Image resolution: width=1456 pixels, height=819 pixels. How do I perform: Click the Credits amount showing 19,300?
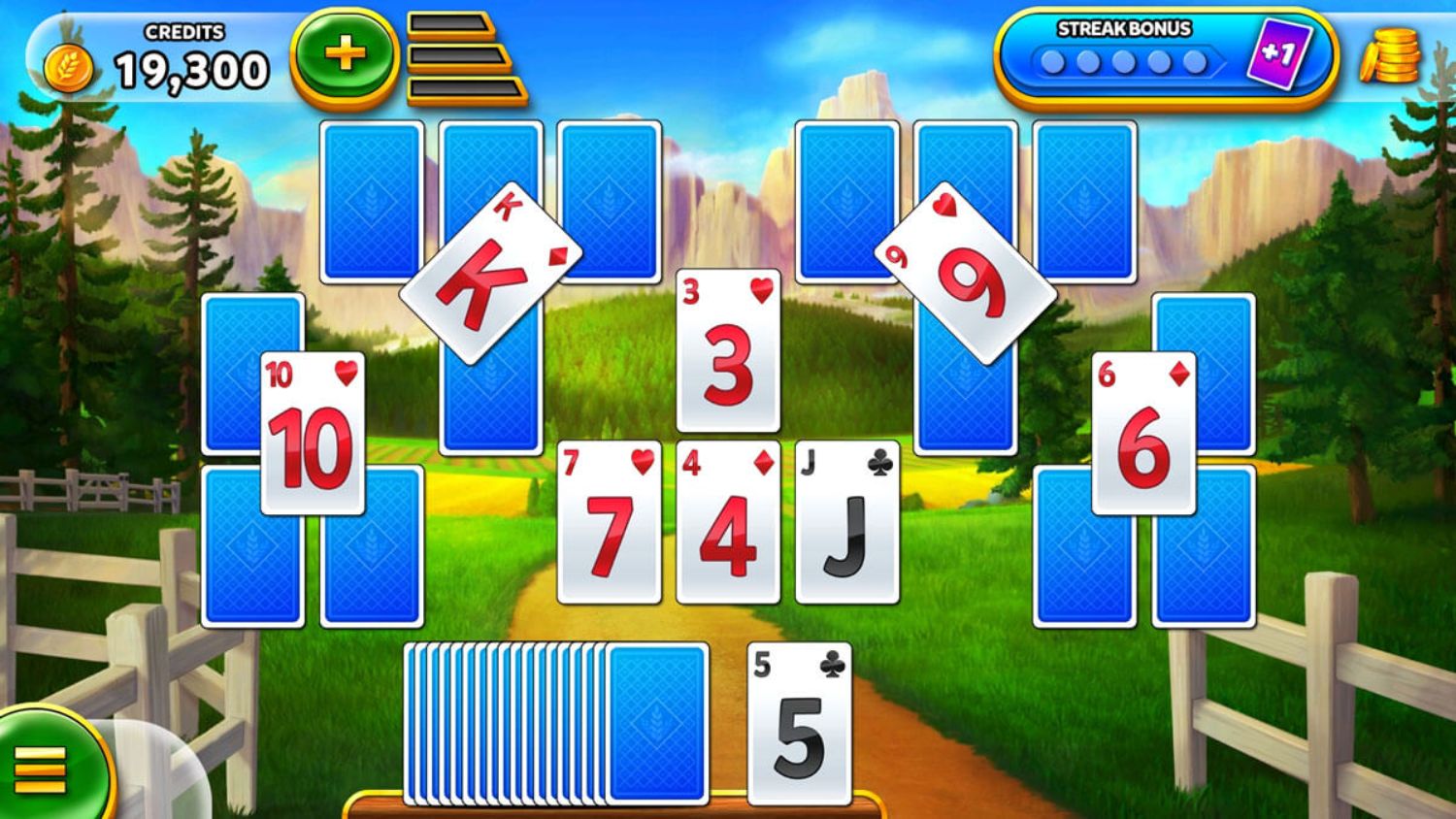(x=194, y=68)
